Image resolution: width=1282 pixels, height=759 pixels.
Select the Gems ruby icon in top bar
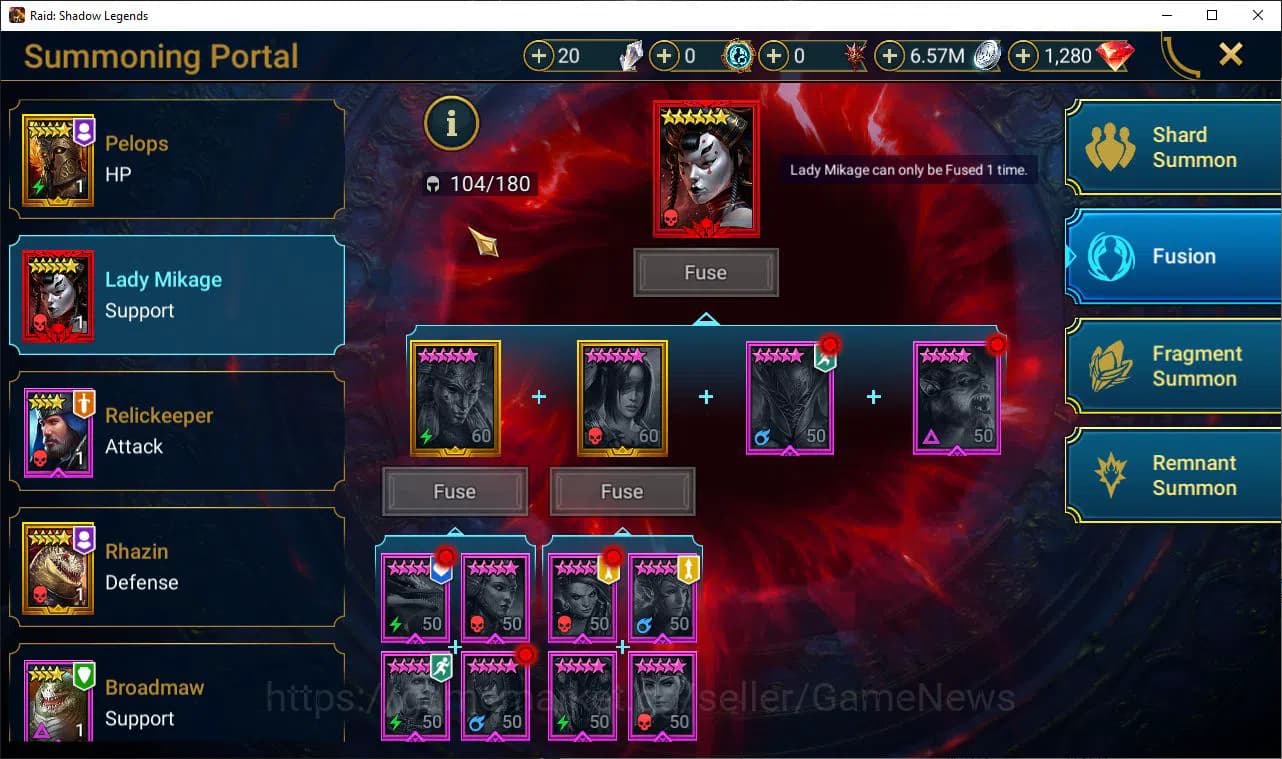tap(1113, 56)
